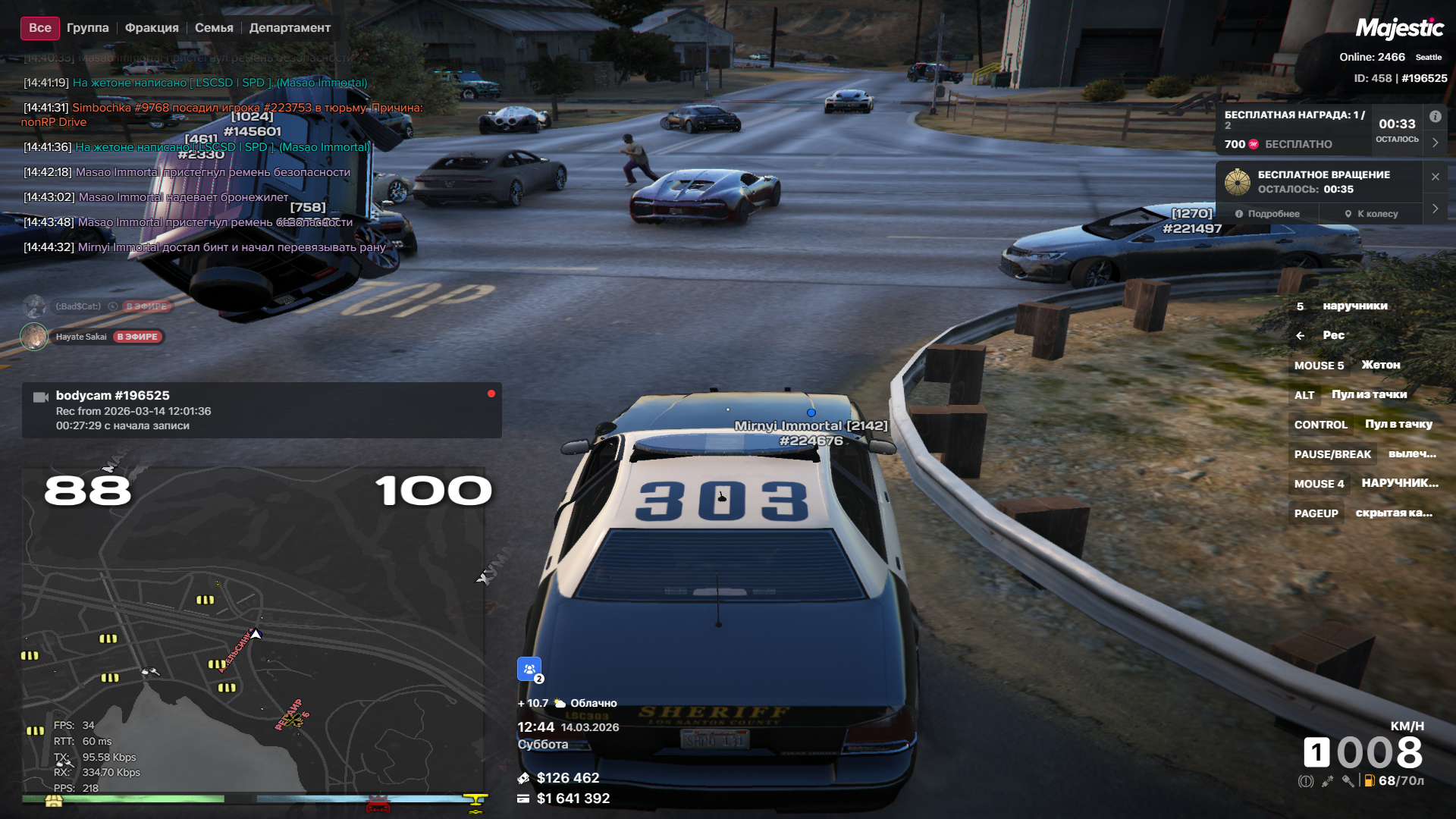This screenshot has height=819, width=1456.
Task: Expand the free reward arrow
Action: pos(1435,143)
